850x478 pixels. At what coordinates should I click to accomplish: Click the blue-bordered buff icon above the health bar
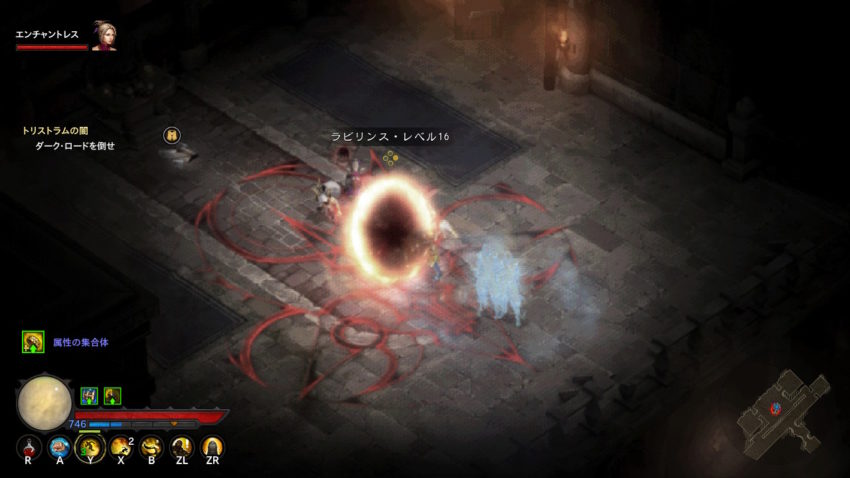pyautogui.click(x=89, y=395)
